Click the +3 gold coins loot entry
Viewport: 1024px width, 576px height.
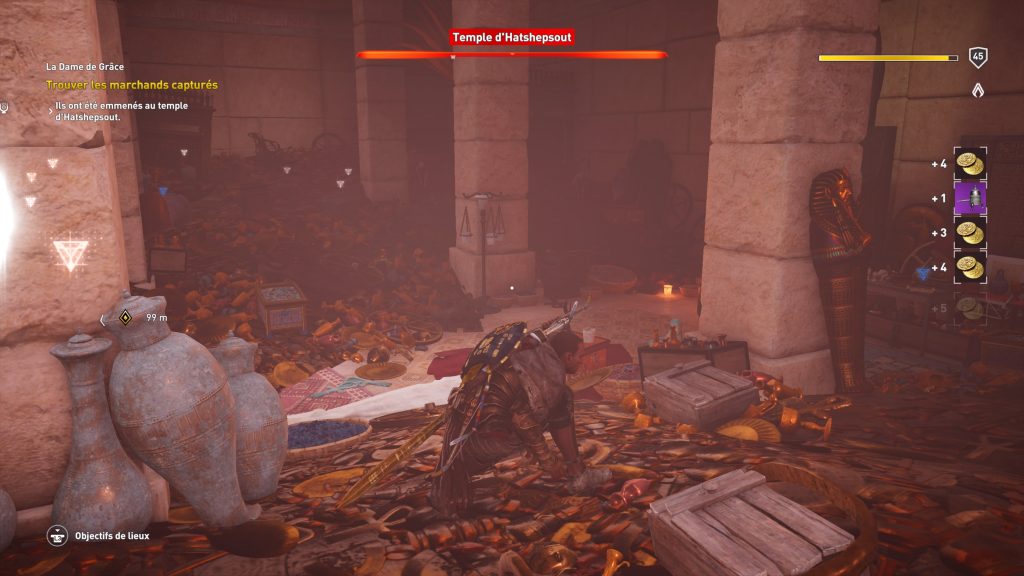coord(970,232)
